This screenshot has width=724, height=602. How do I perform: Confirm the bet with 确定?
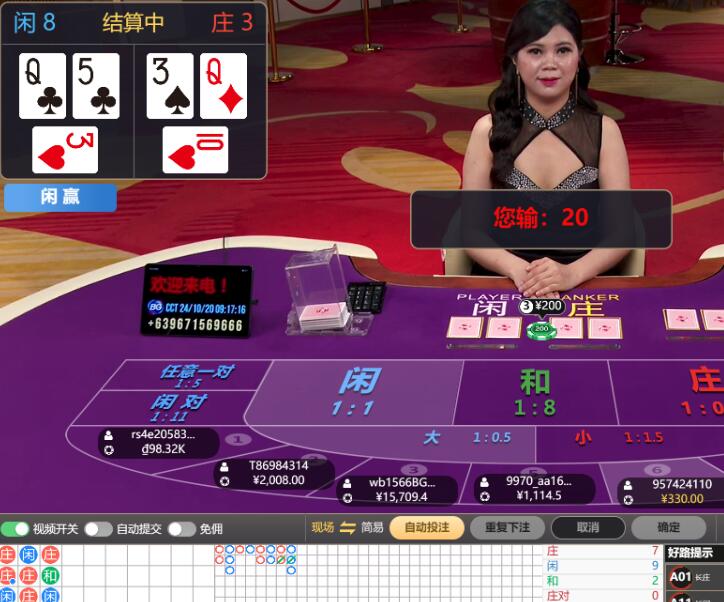pos(668,528)
